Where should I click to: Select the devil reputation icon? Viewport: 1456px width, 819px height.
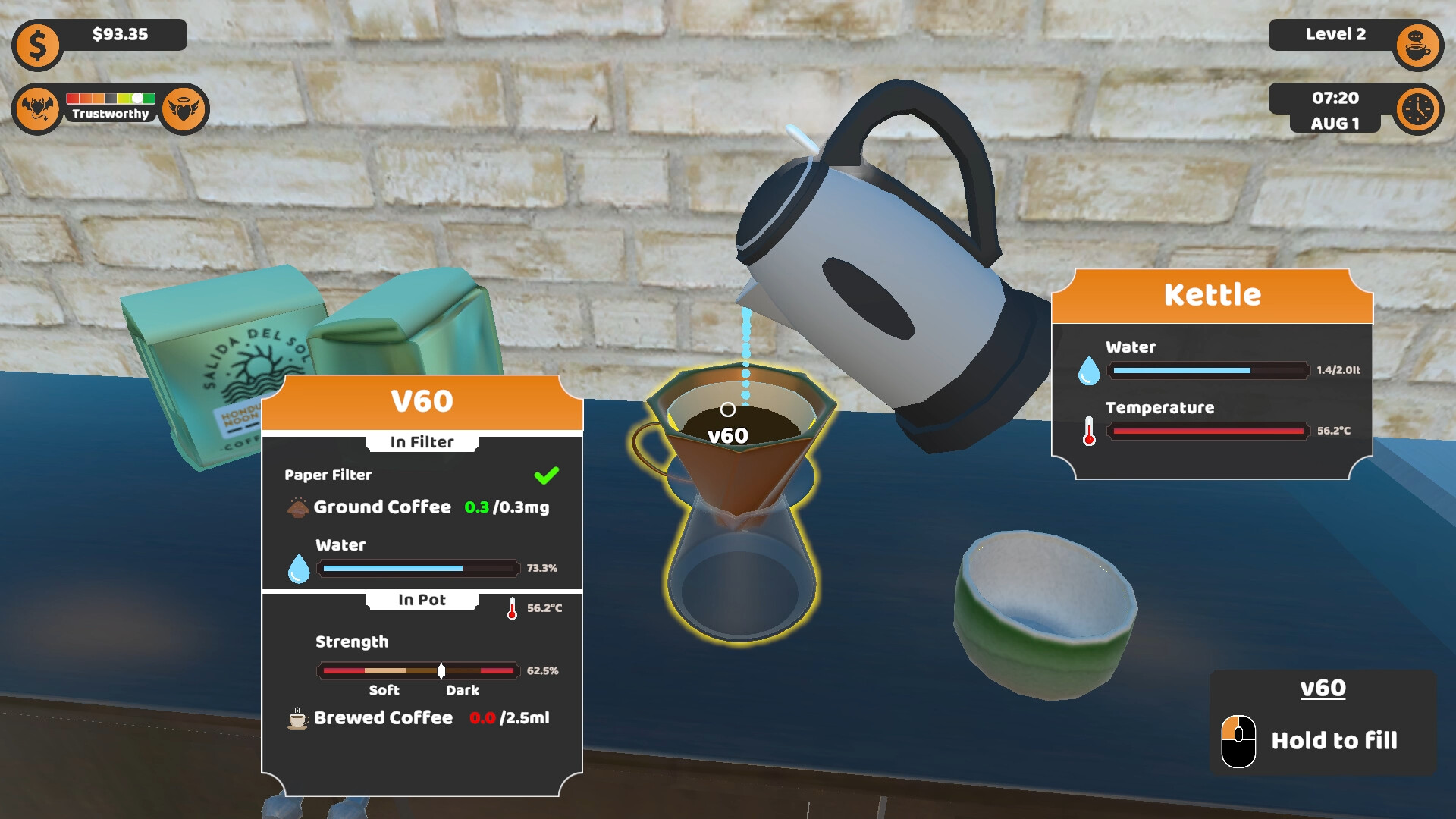pyautogui.click(x=36, y=108)
